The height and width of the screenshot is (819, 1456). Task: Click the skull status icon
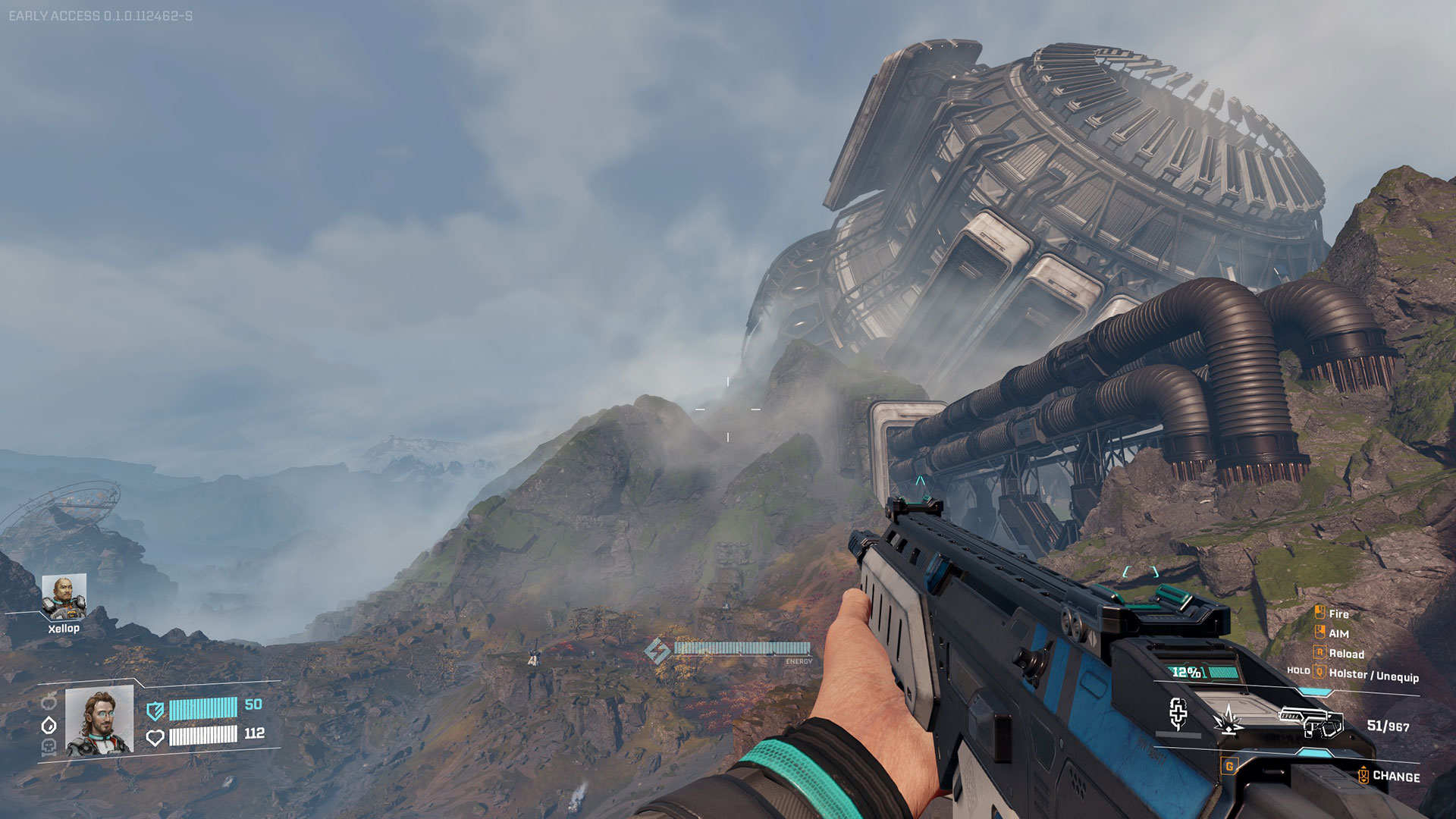(49, 748)
